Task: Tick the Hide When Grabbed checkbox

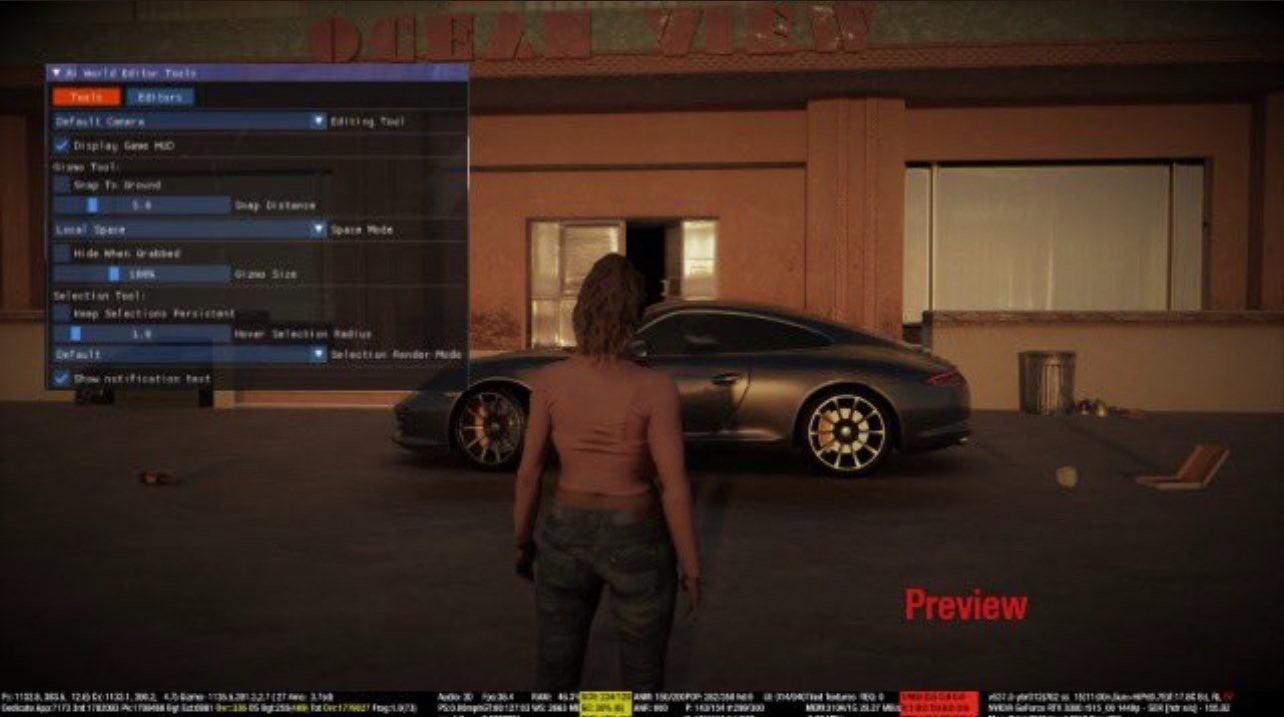Action: click(61, 254)
